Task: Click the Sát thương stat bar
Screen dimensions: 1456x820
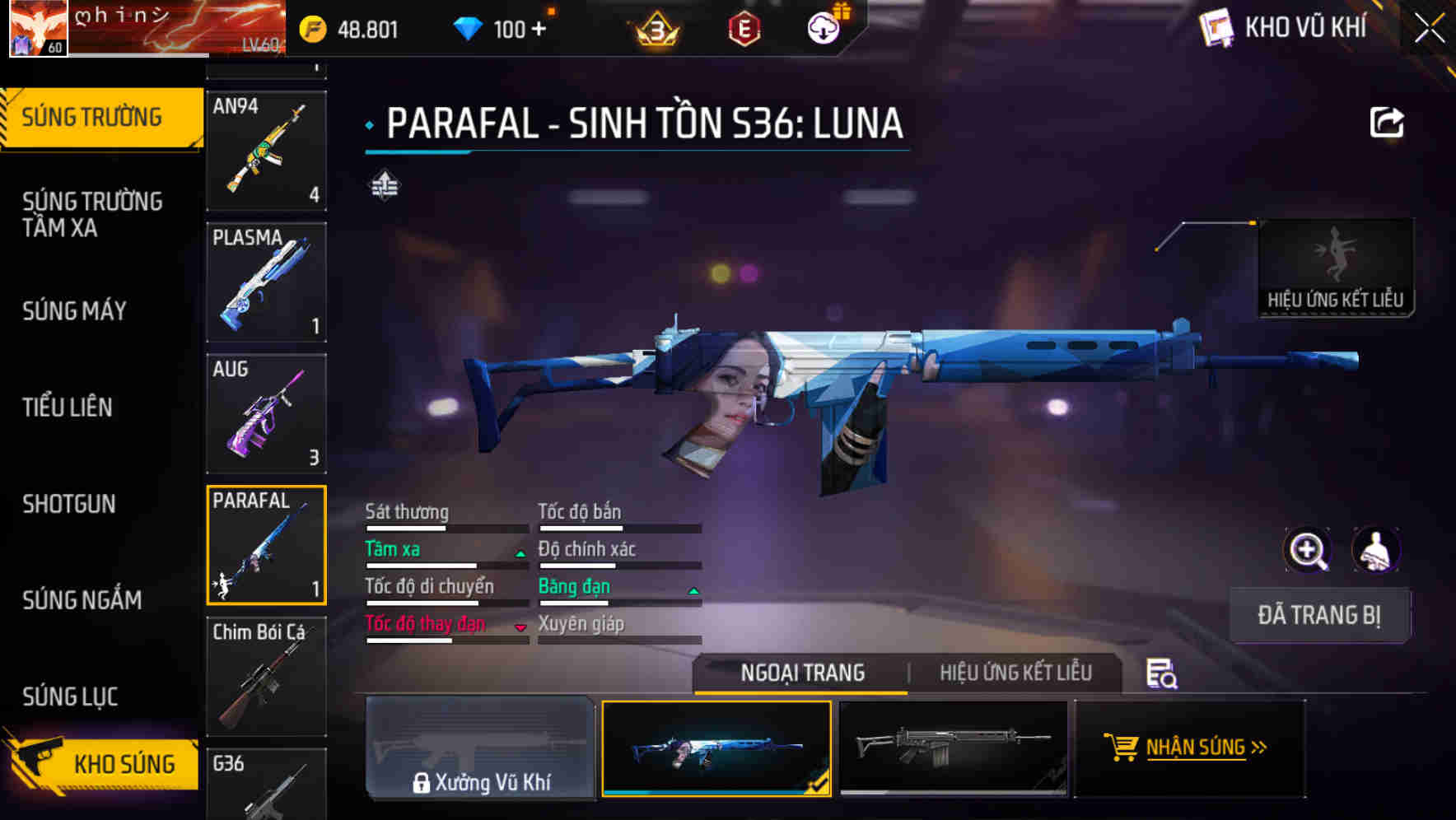Action: point(445,527)
